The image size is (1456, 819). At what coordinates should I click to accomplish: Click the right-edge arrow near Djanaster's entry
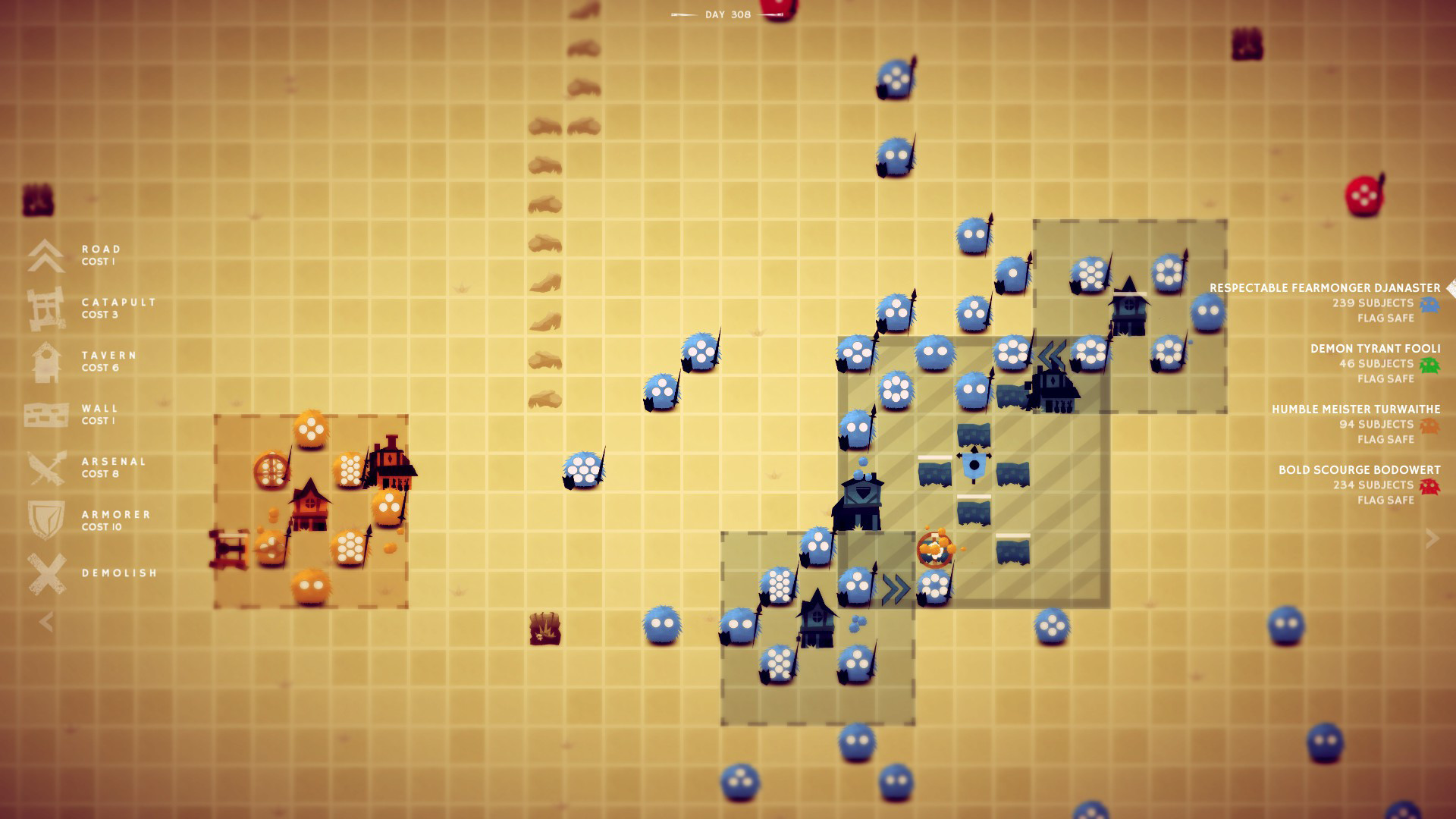point(1450,287)
